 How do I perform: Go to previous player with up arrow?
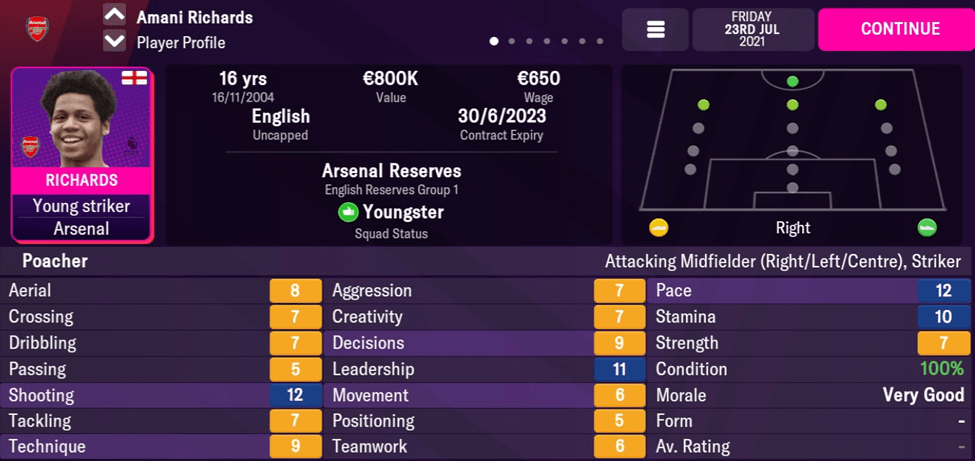pos(115,16)
